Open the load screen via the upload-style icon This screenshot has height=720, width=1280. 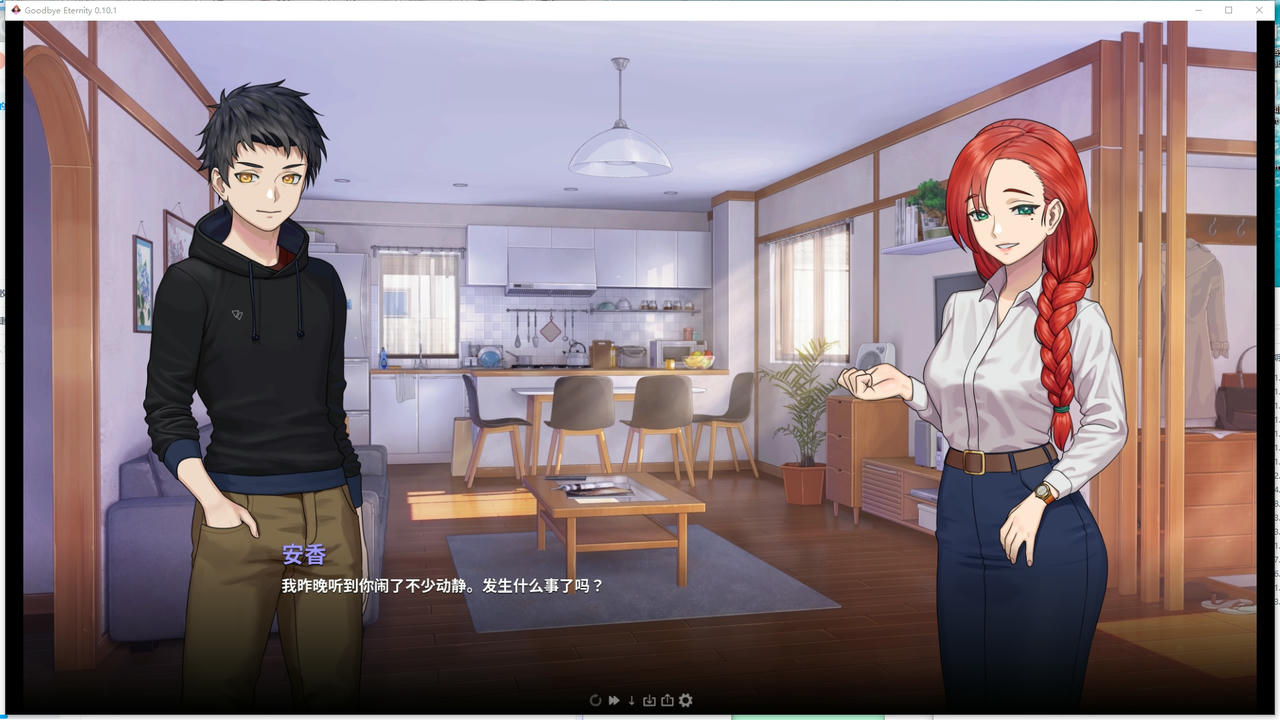point(666,700)
